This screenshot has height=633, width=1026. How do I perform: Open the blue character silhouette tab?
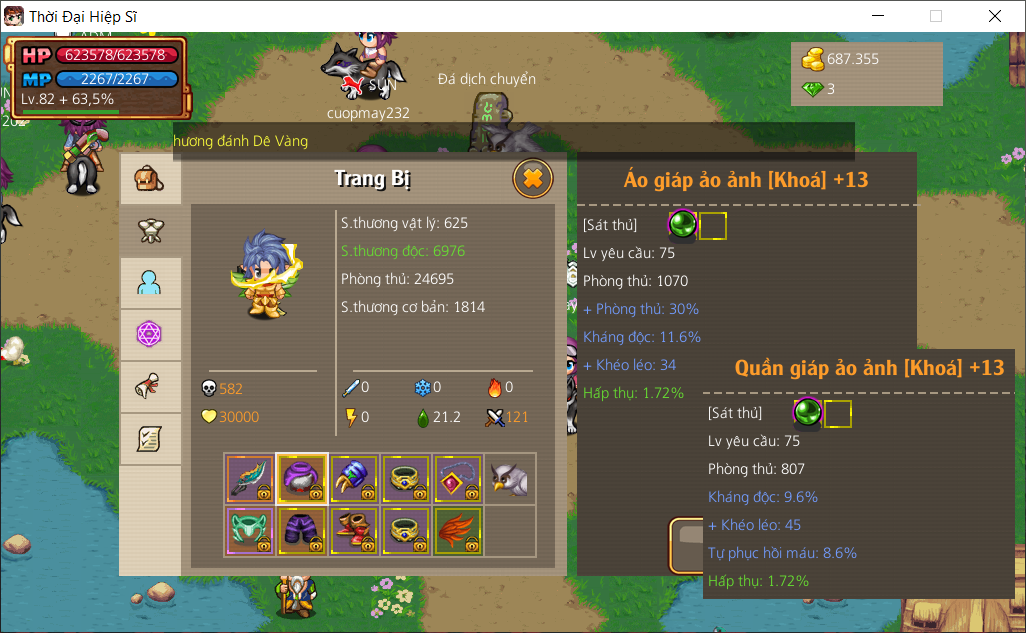tap(150, 284)
